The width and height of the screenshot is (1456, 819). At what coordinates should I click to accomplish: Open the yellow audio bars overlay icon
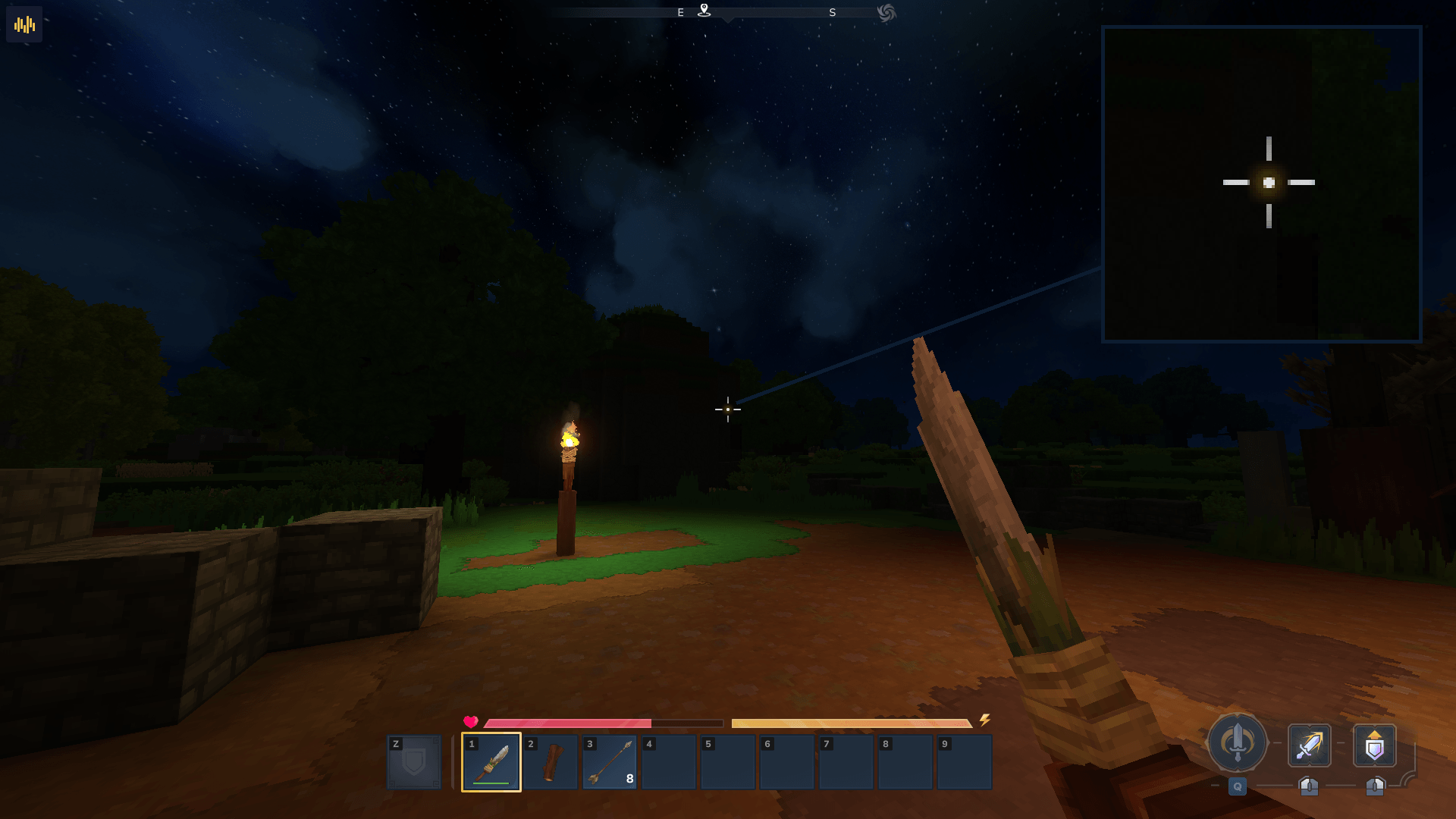point(24,25)
